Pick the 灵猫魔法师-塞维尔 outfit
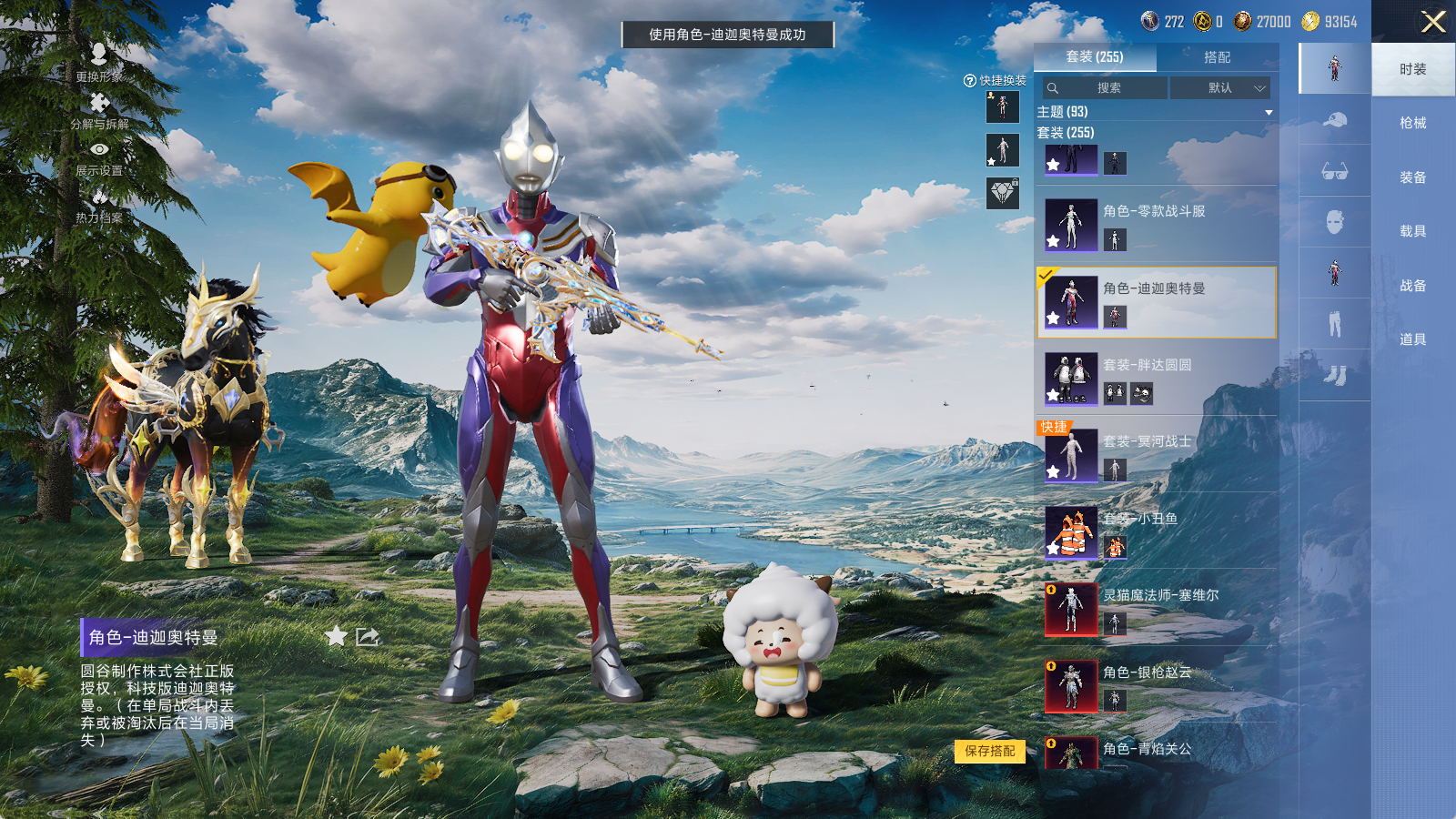The width and height of the screenshot is (1456, 819). (1156, 609)
